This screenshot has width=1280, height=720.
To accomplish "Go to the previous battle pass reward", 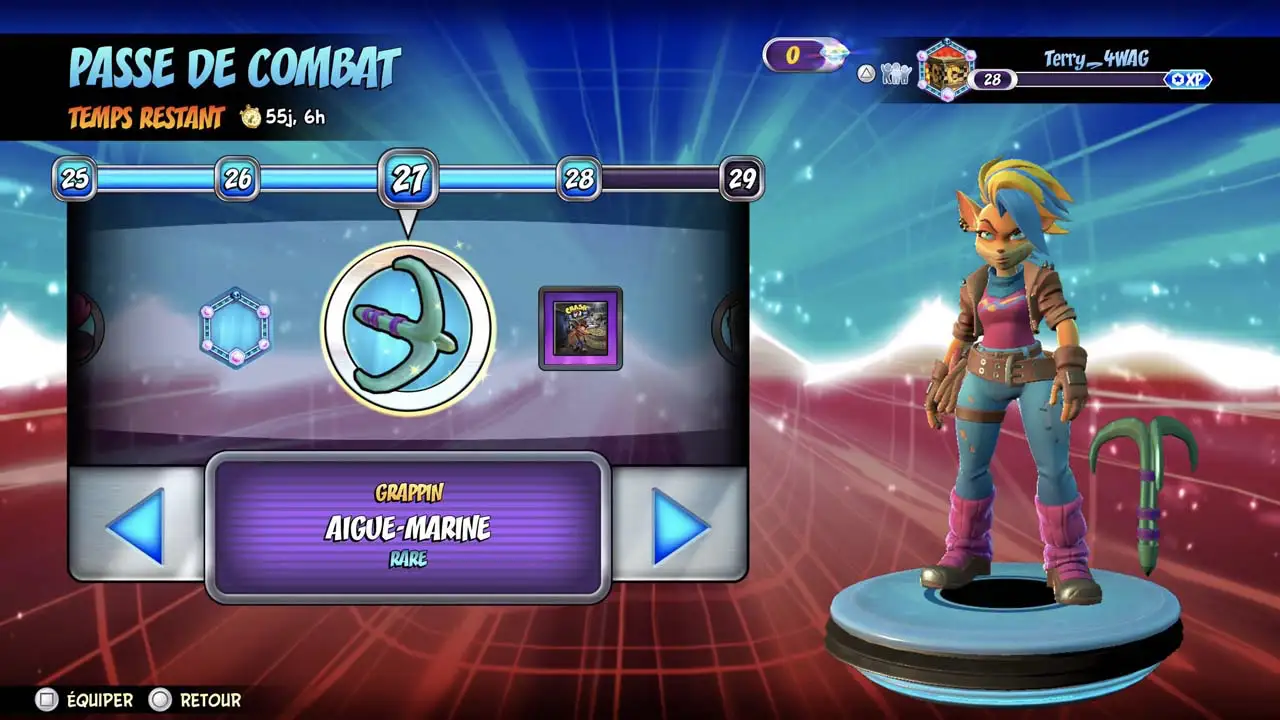I will point(136,524).
